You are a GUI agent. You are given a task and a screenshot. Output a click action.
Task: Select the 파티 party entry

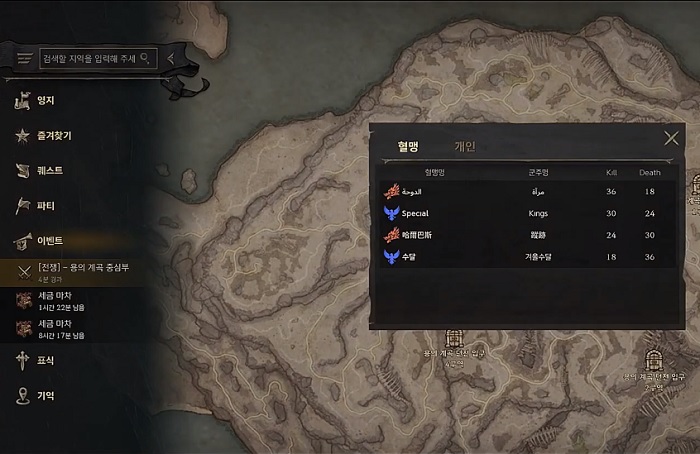point(45,205)
